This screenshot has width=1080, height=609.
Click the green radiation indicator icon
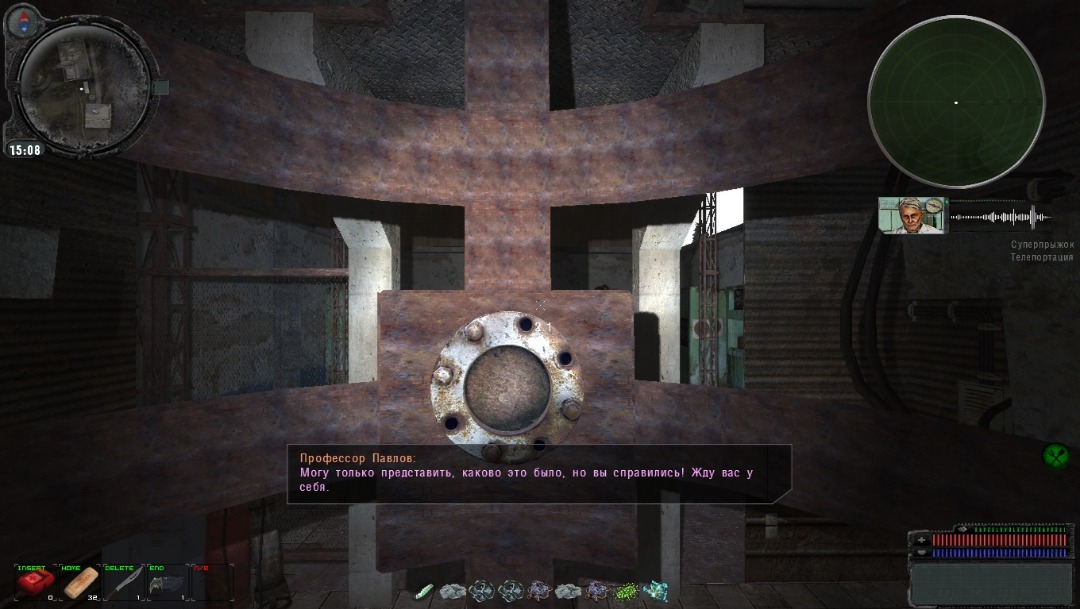click(x=1056, y=456)
